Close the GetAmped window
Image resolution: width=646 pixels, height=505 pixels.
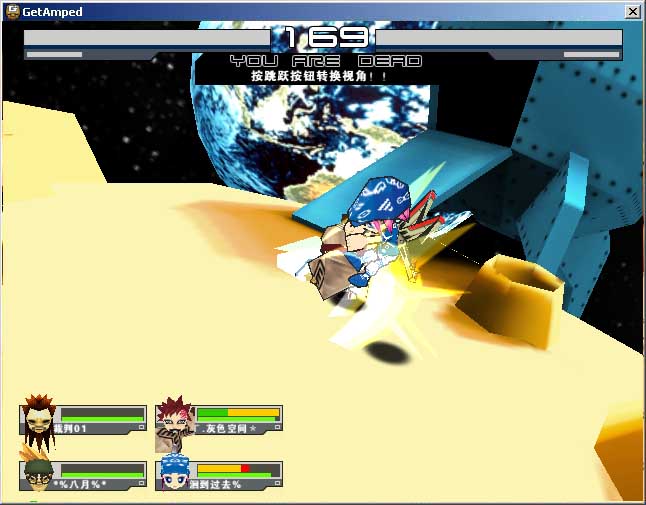click(x=632, y=12)
